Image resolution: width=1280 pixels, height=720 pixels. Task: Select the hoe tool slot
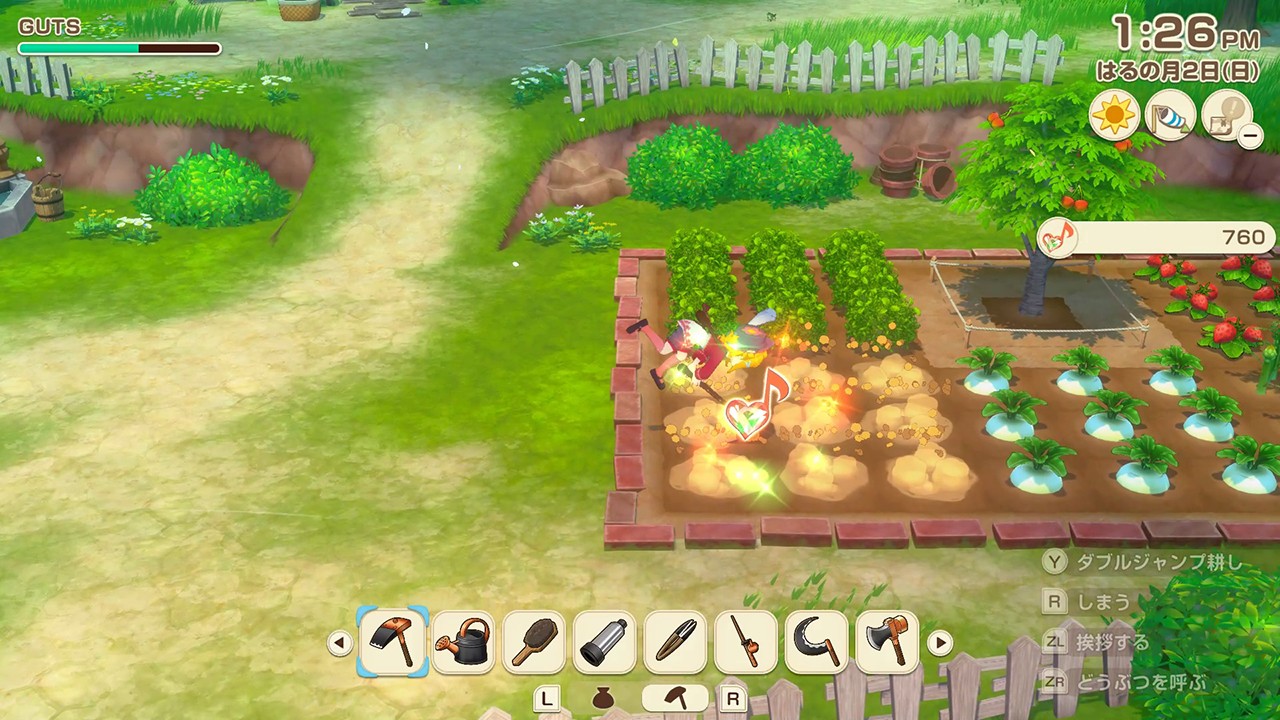[x=392, y=641]
